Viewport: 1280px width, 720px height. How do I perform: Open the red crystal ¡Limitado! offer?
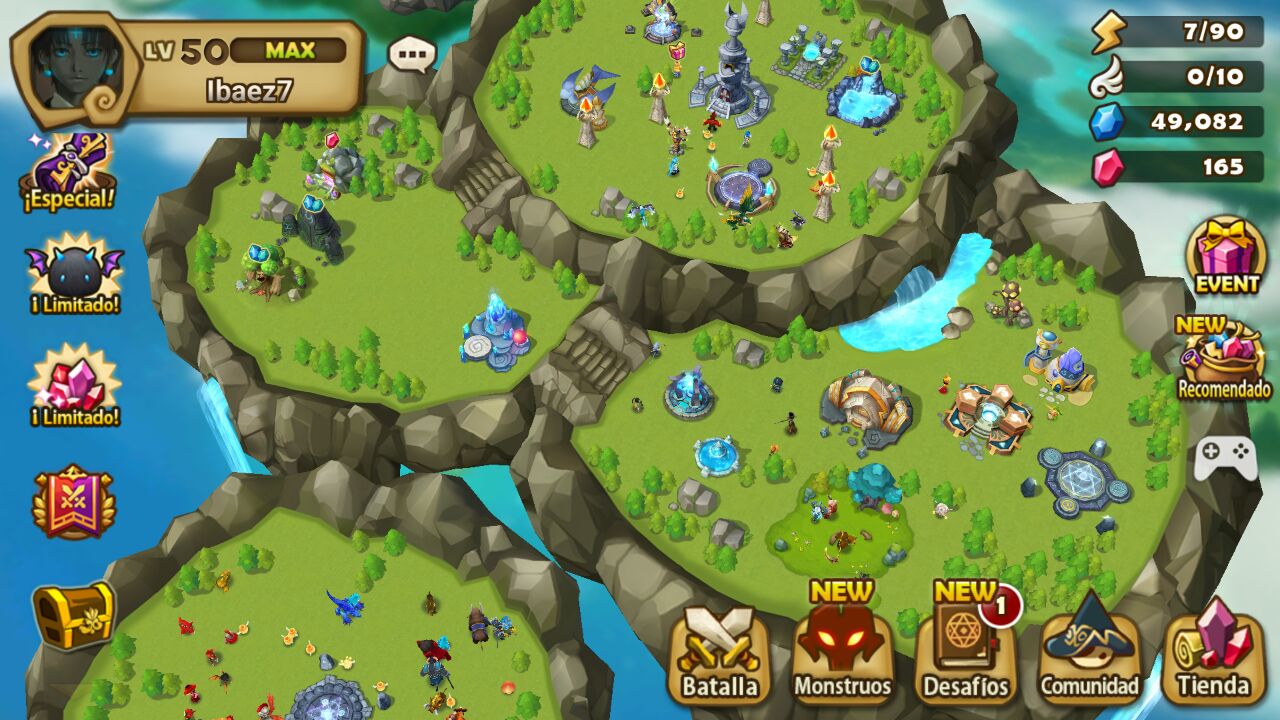click(74, 384)
